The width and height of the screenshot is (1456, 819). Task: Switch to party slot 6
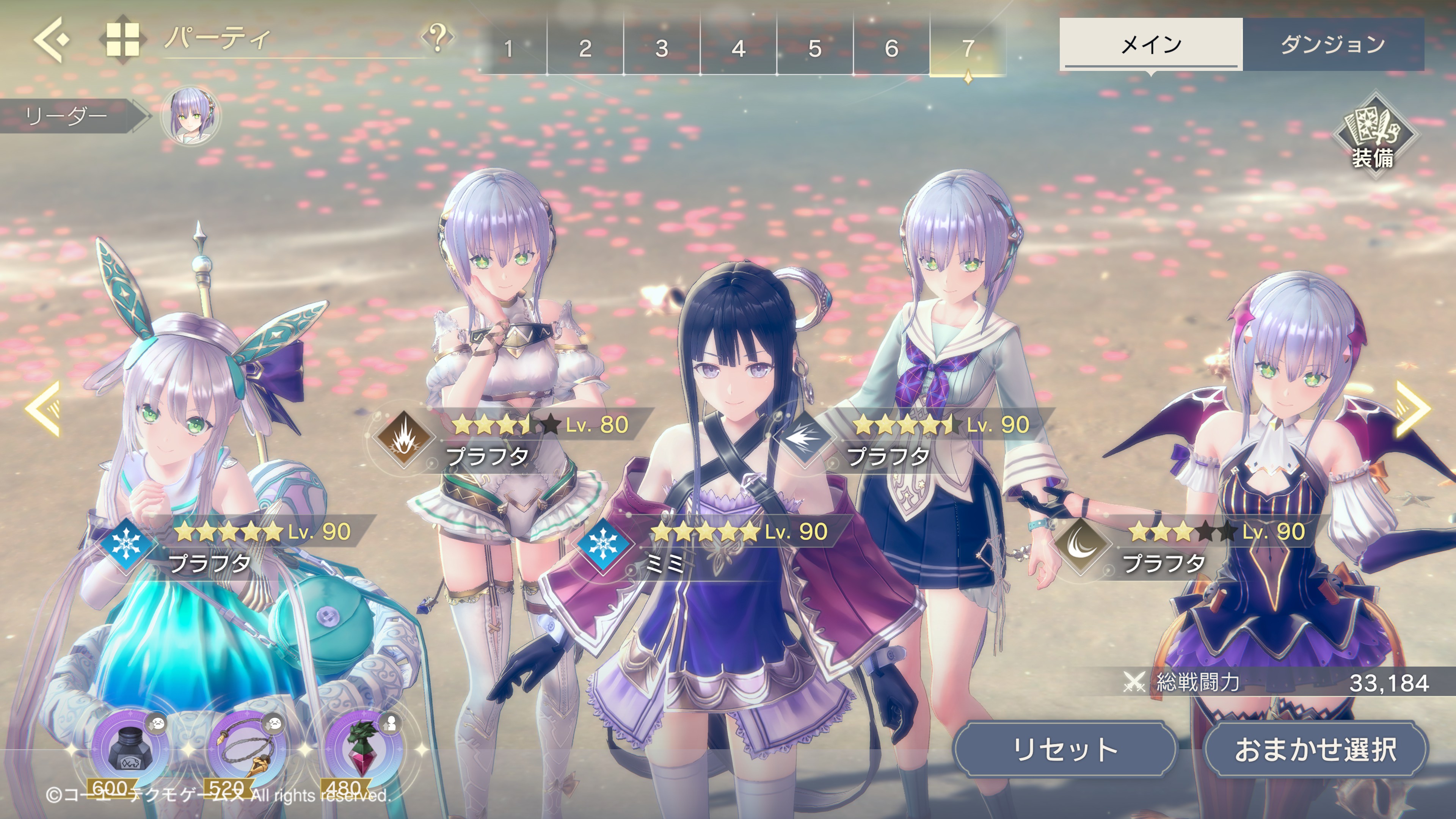tap(891, 48)
